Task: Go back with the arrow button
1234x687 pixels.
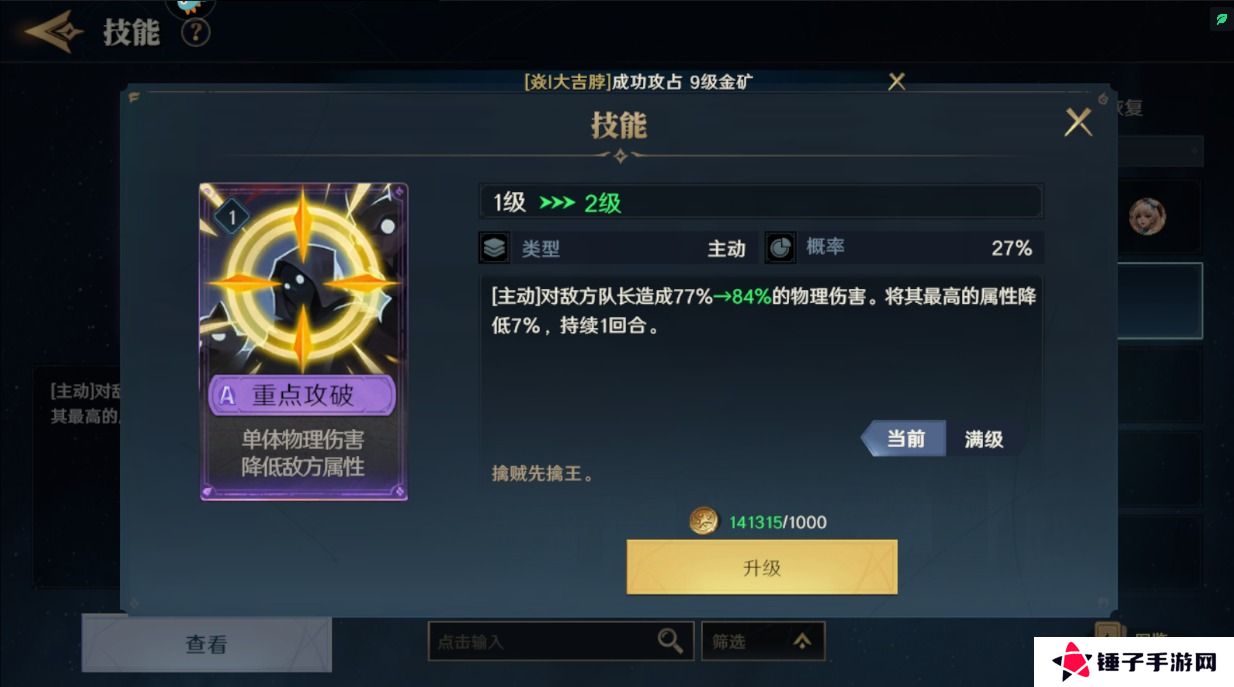Action: click(x=53, y=32)
